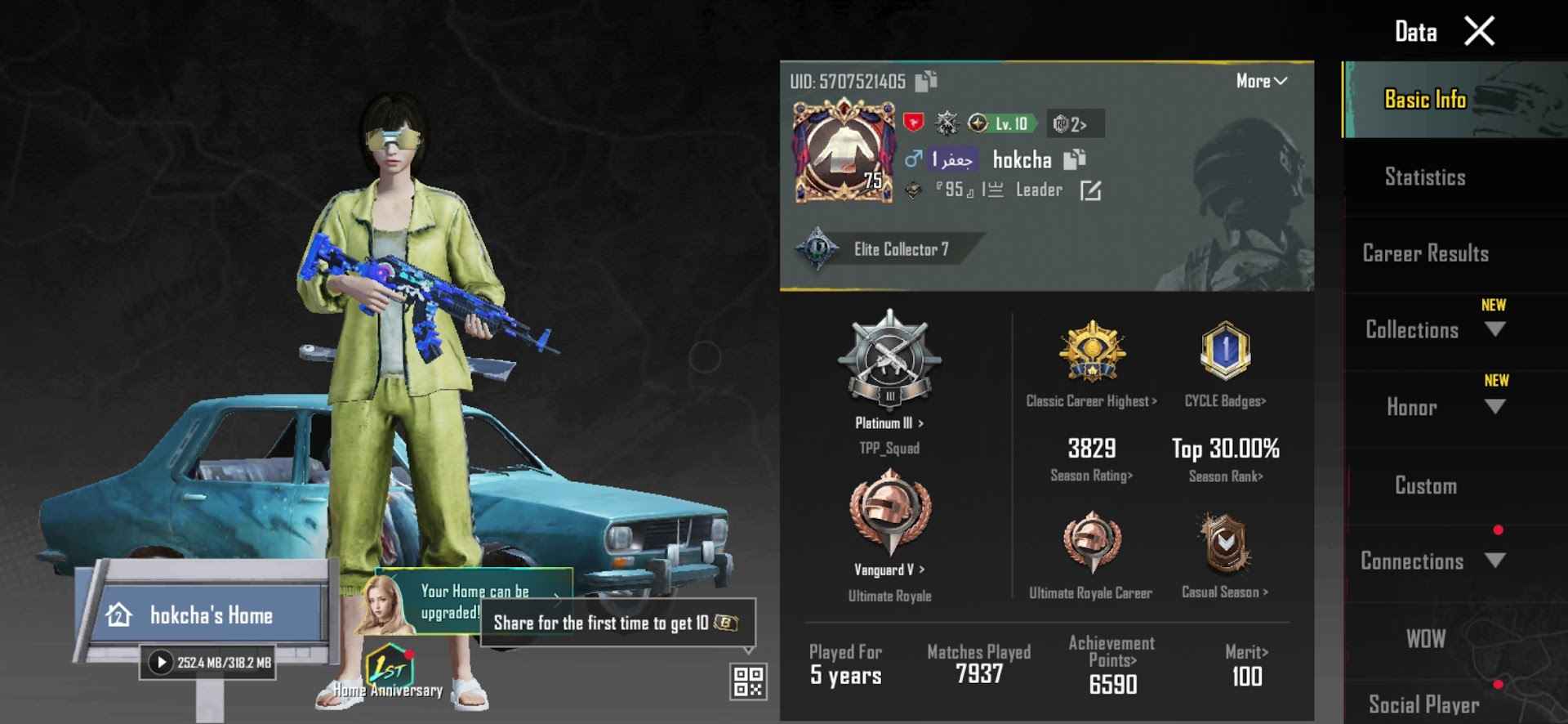Tap Share for the first time banner

point(618,623)
